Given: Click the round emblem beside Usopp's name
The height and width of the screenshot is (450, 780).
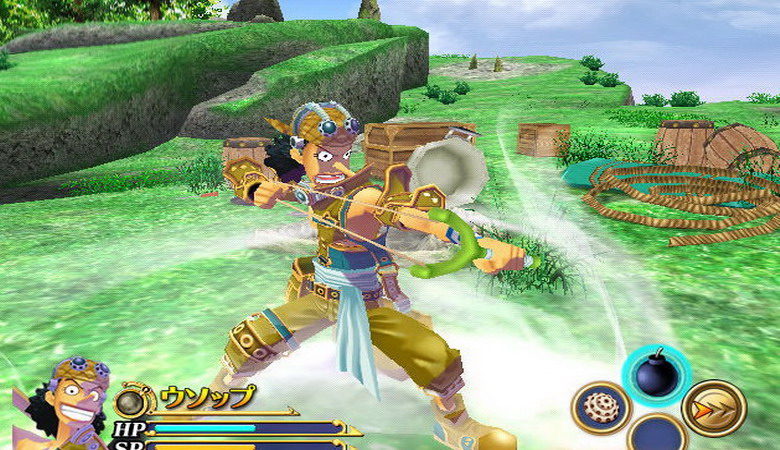Looking at the screenshot, I should (x=132, y=402).
